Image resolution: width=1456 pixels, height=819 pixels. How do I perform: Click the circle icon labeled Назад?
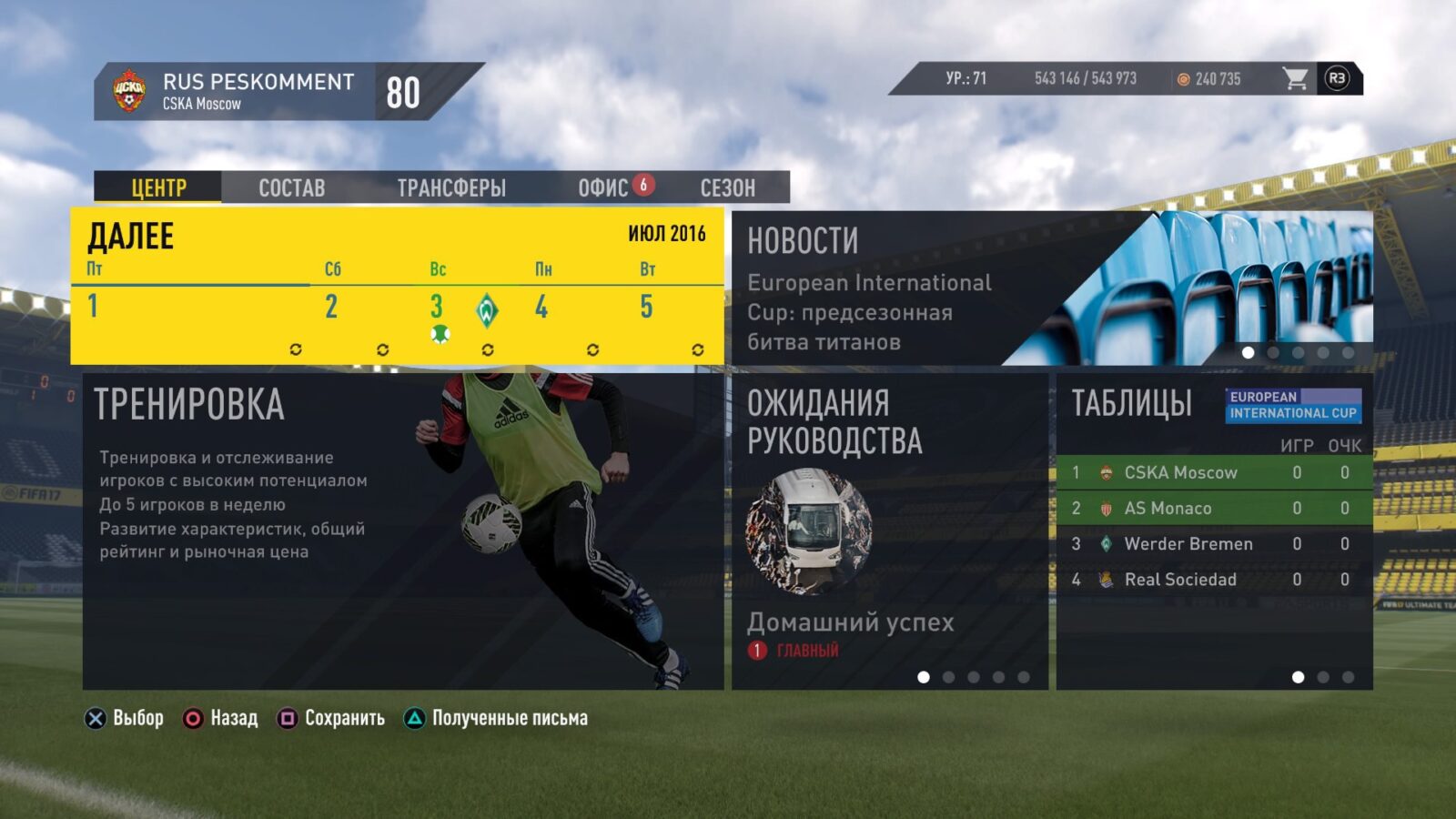[193, 718]
